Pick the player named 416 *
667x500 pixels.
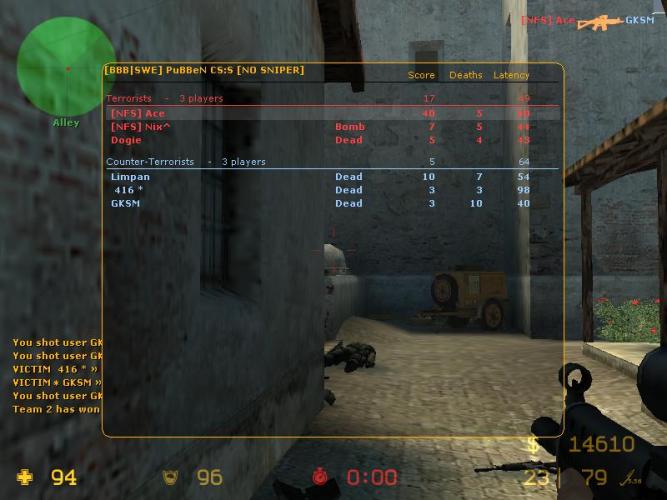(x=129, y=190)
